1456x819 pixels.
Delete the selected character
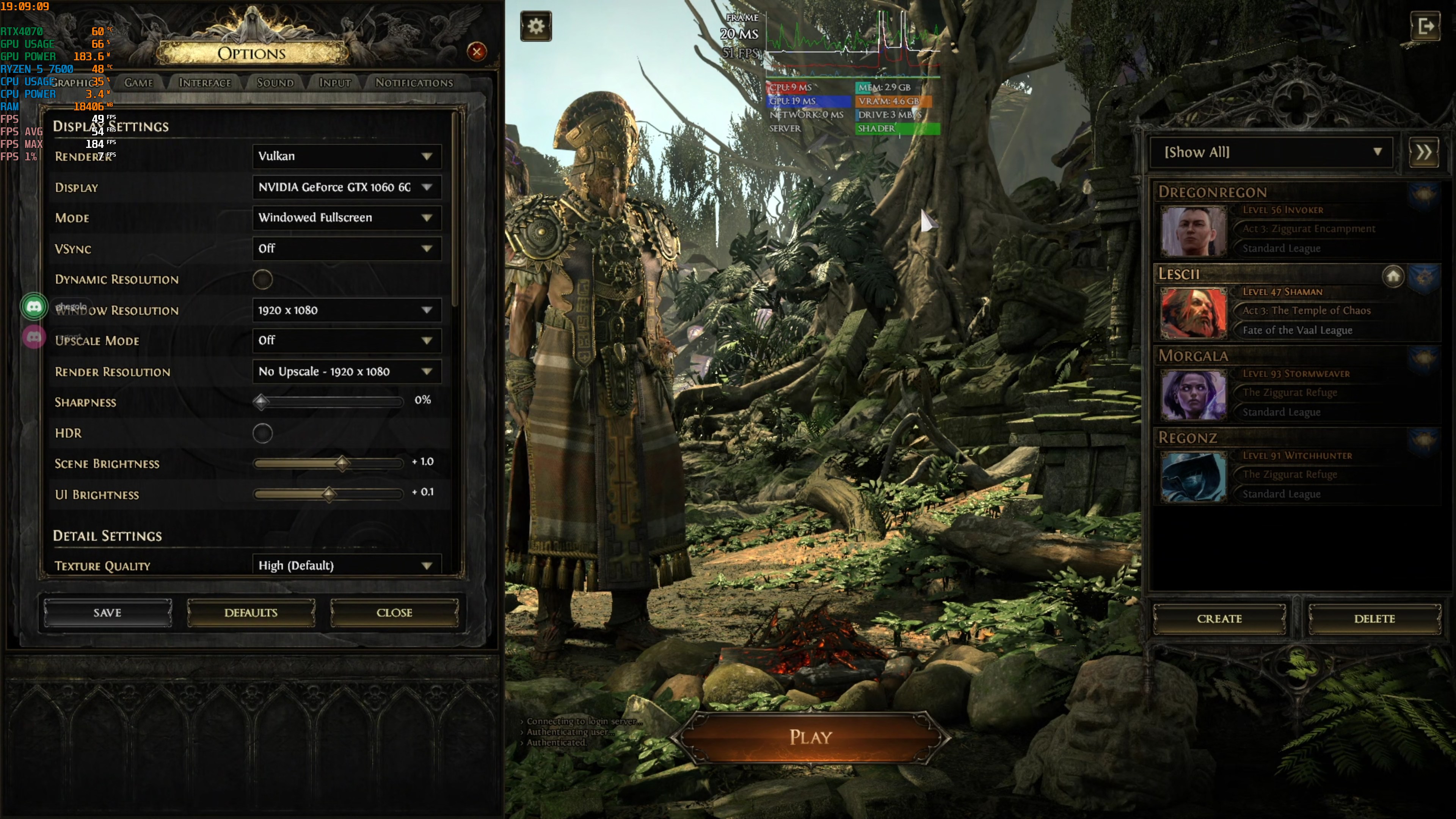point(1374,619)
